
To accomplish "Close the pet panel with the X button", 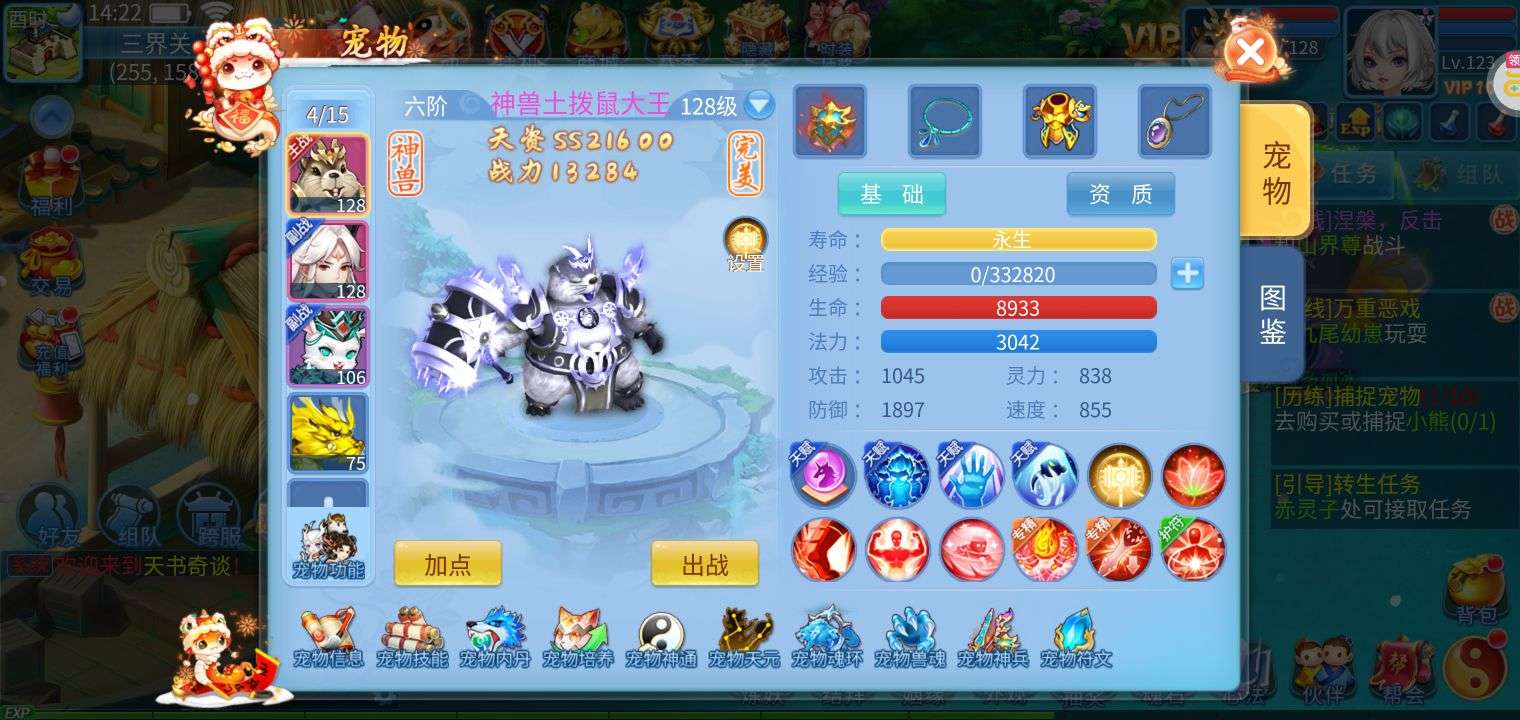I will (x=1249, y=52).
